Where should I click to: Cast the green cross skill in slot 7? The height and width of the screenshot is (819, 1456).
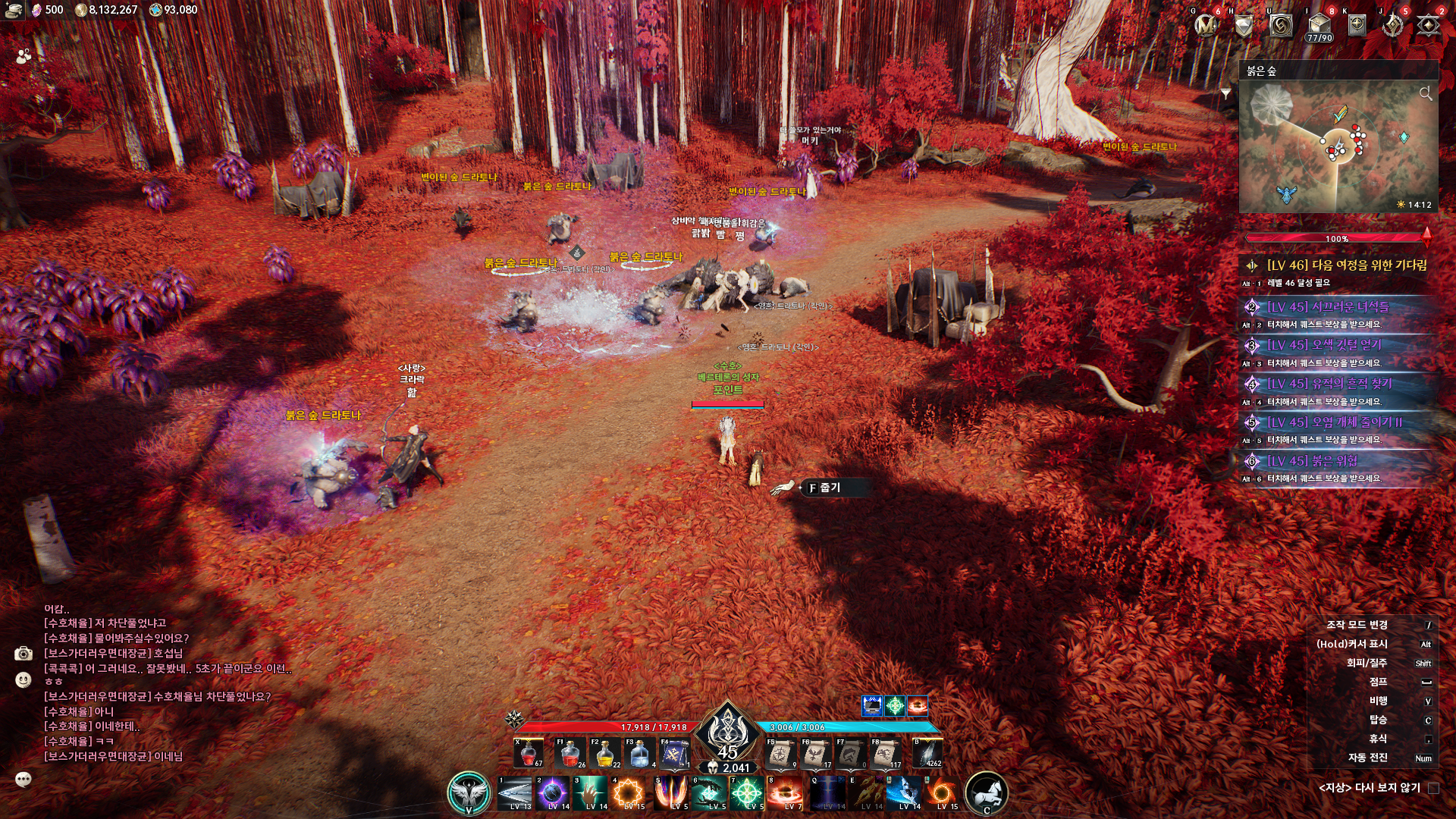pos(746,793)
